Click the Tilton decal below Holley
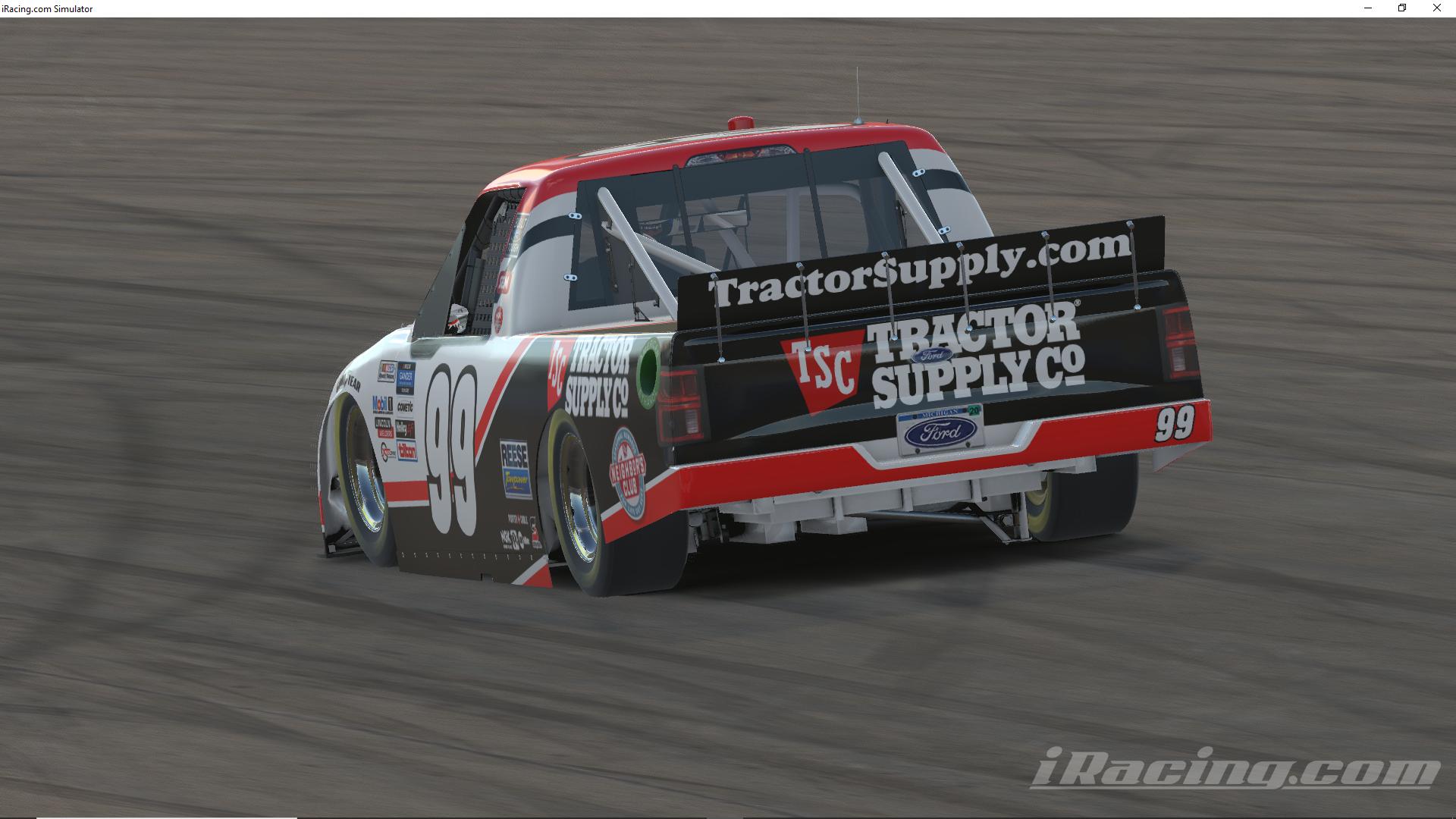The width and height of the screenshot is (1456, 819). 407,450
